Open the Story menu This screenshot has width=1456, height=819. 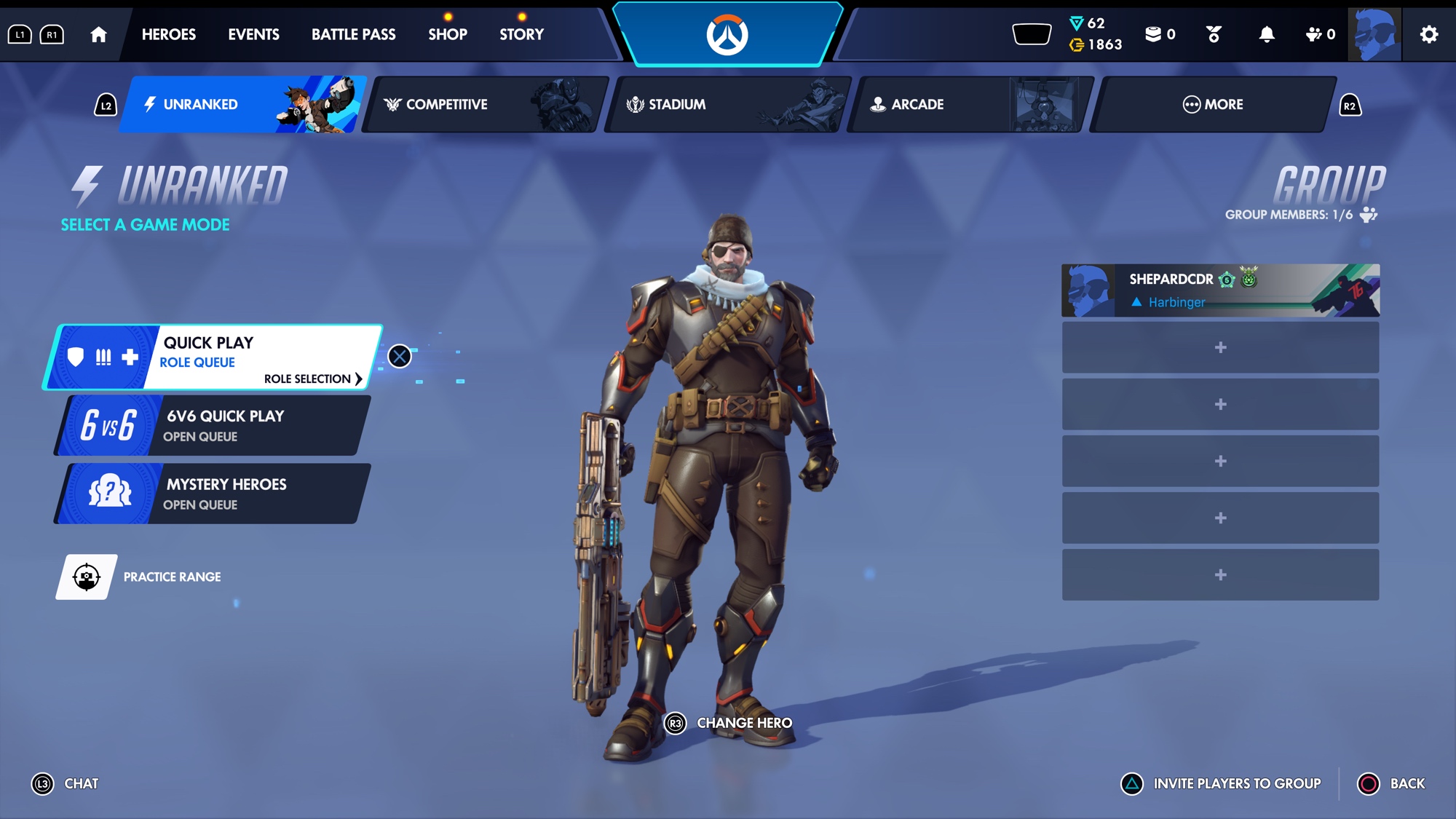[521, 34]
